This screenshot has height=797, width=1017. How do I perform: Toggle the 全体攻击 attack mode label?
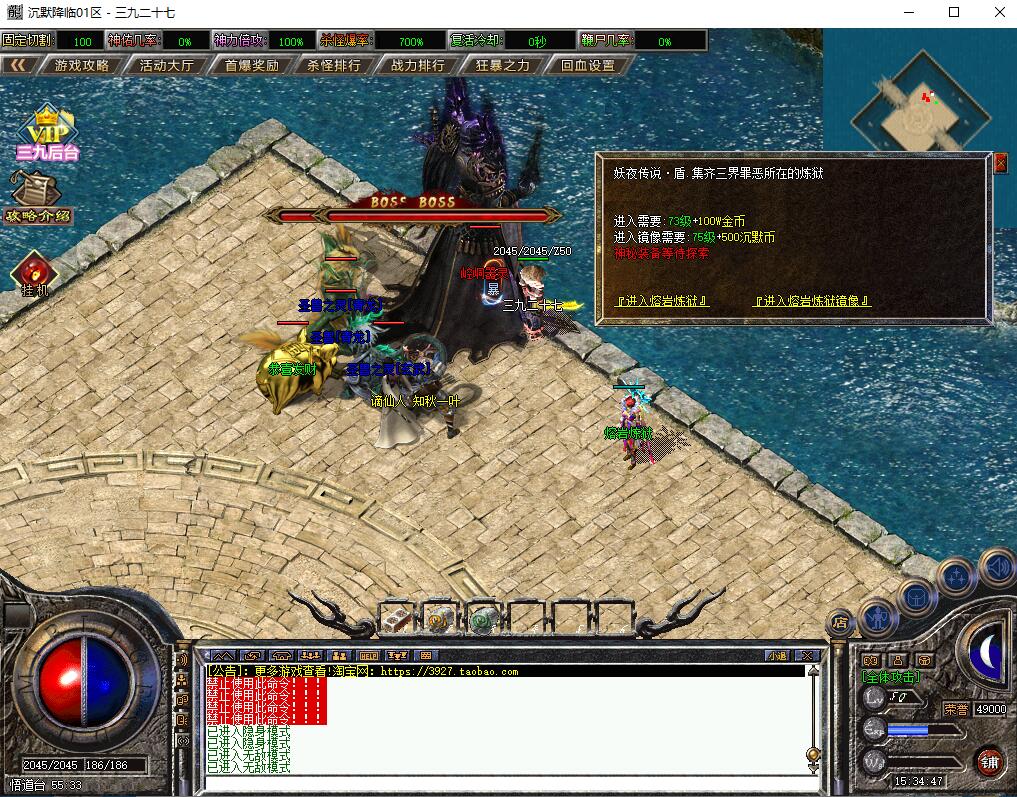[893, 678]
